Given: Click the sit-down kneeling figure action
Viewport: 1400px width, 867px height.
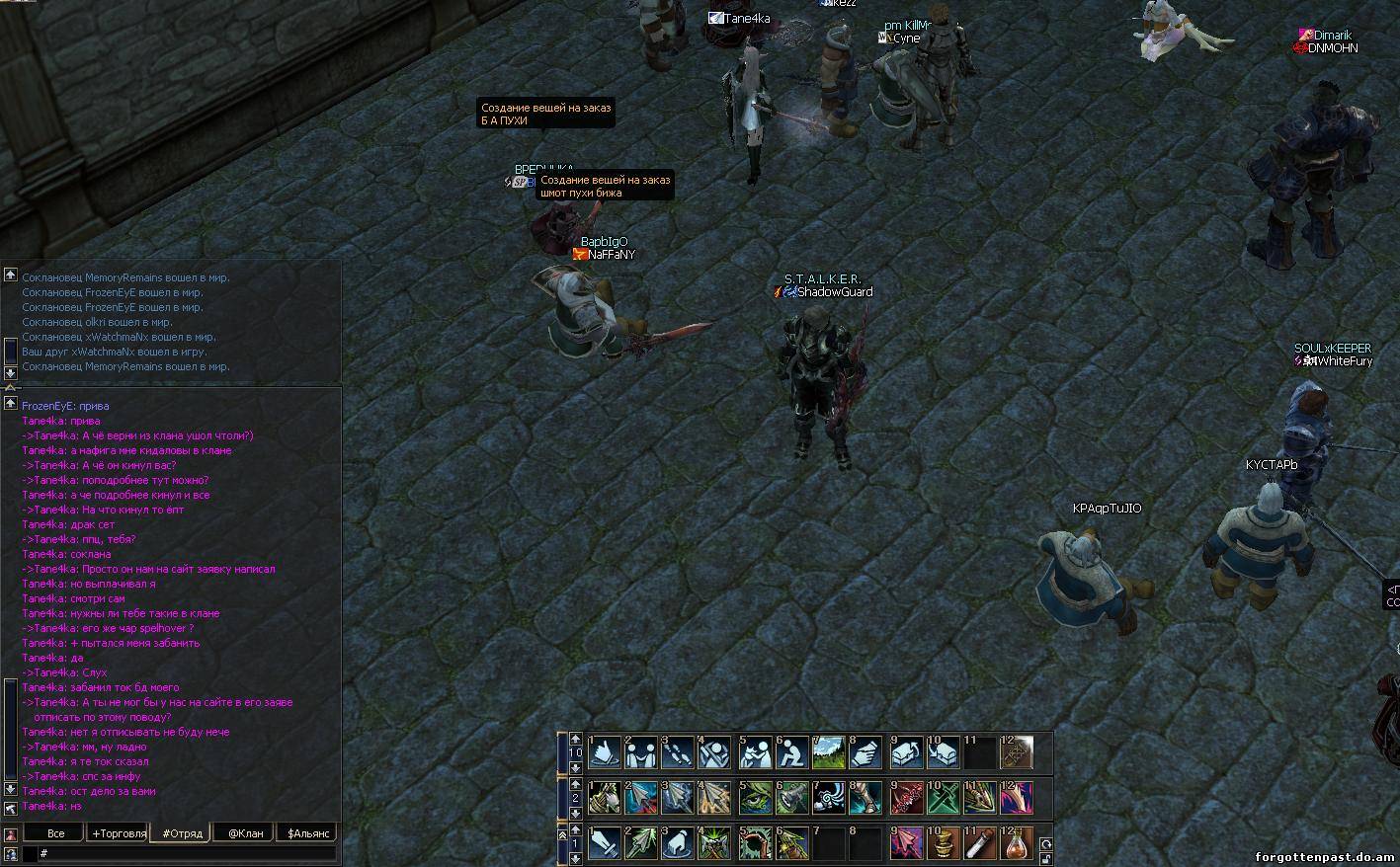Looking at the screenshot, I should [791, 753].
